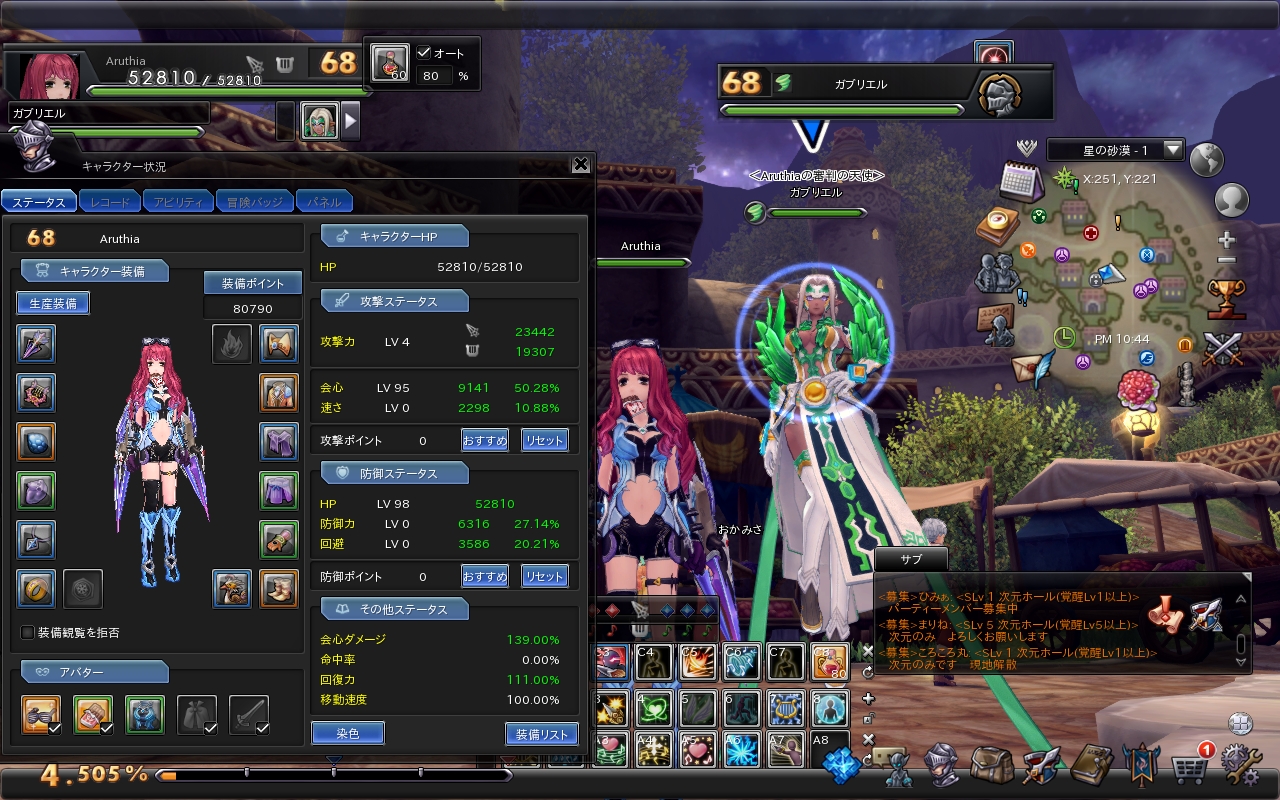
Task: Switch to the レコード tab
Action: pos(110,202)
